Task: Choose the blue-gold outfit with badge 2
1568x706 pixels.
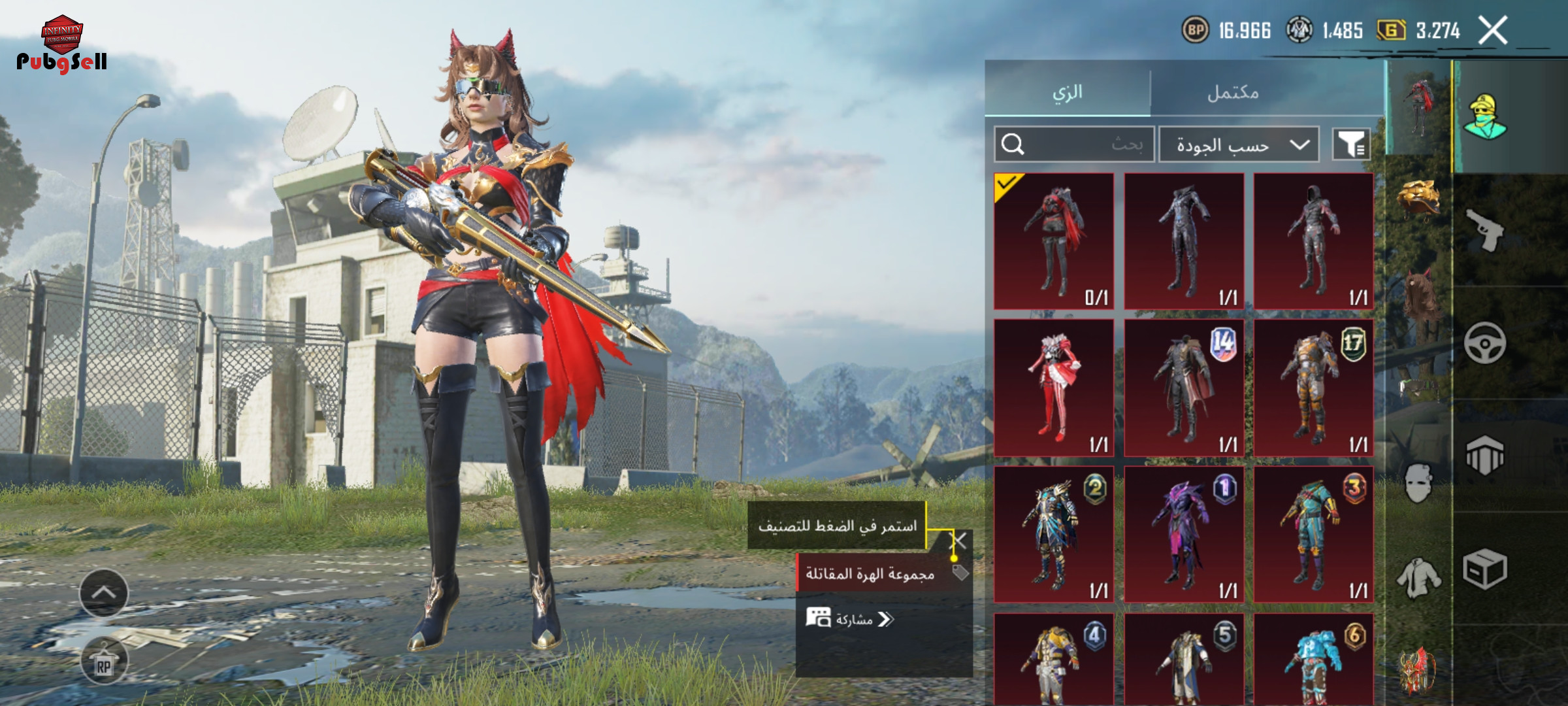Action: click(1054, 534)
